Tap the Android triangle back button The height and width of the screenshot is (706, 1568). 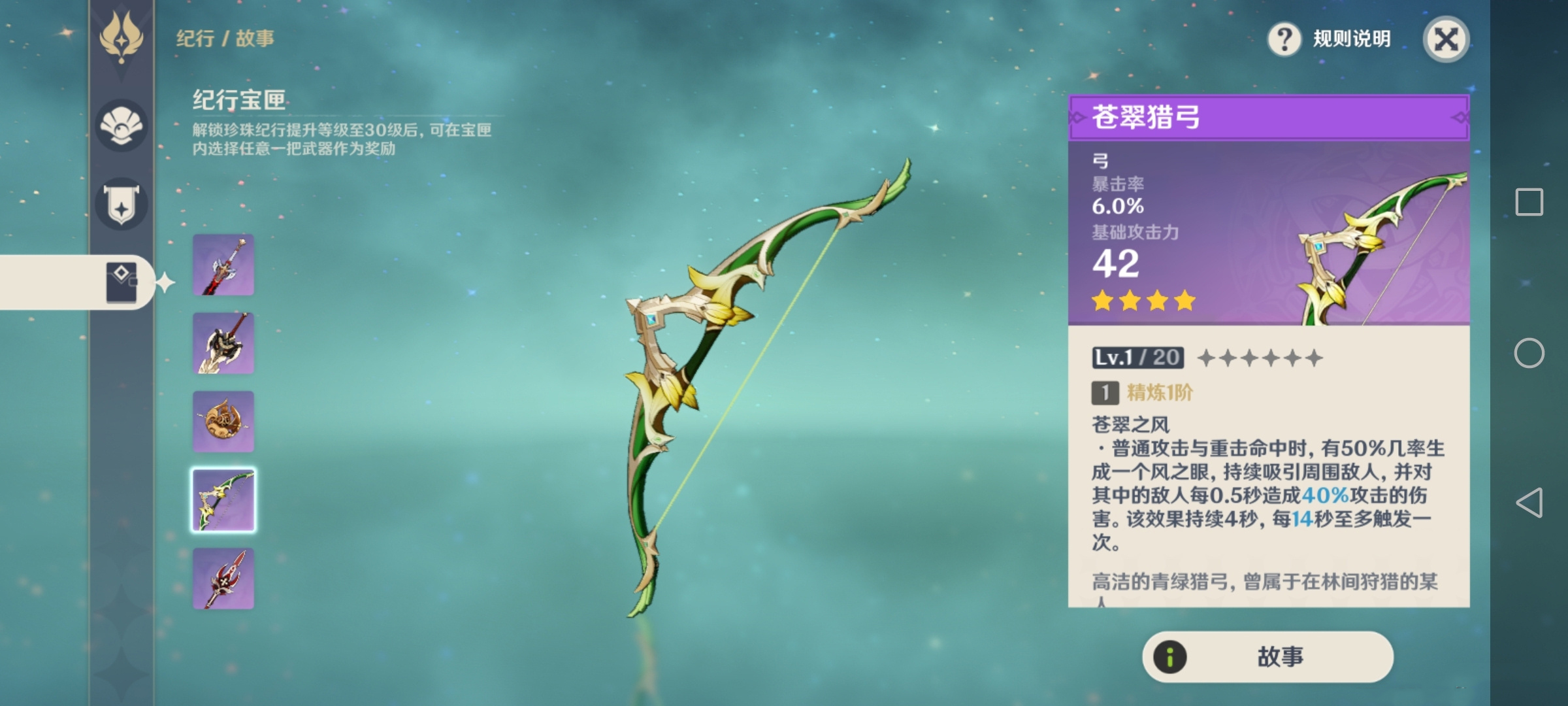coord(1529,503)
